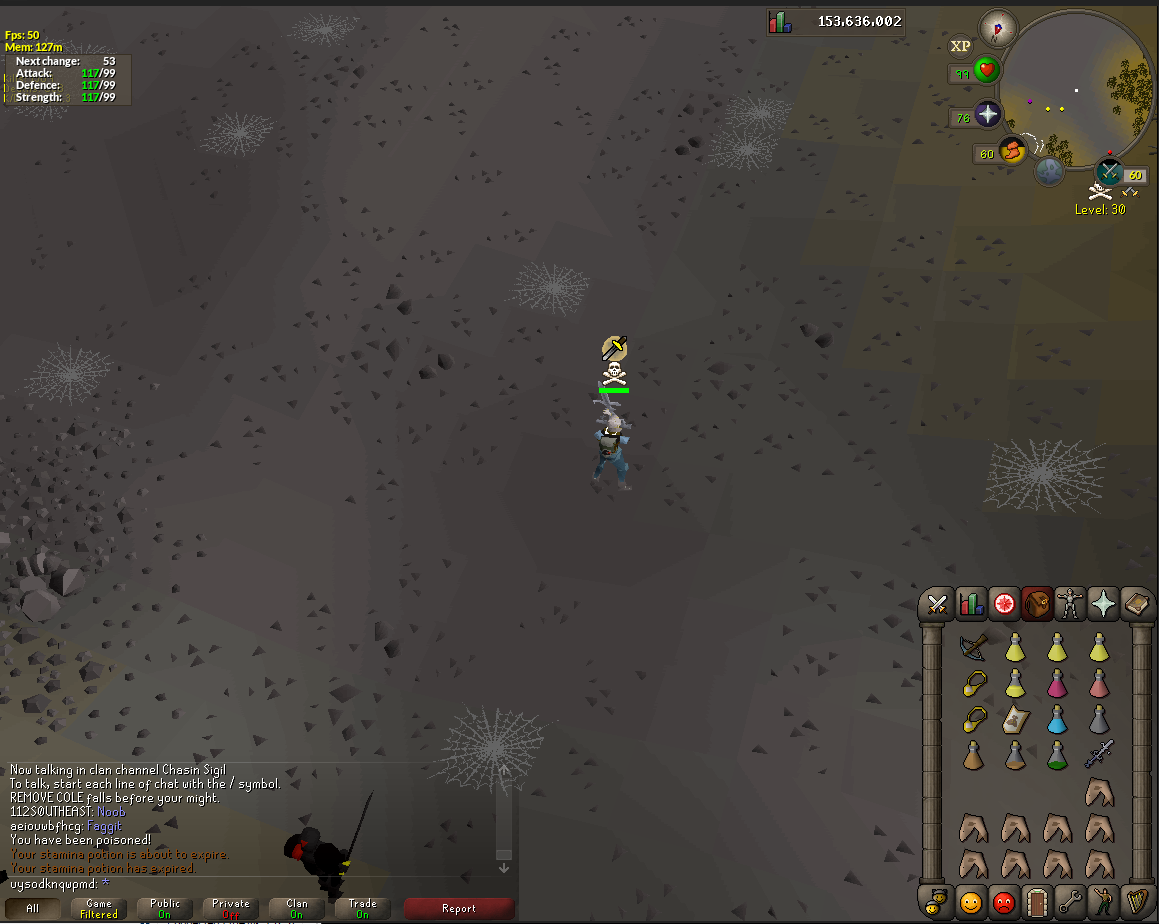Show the Prayer tab

[1103, 604]
